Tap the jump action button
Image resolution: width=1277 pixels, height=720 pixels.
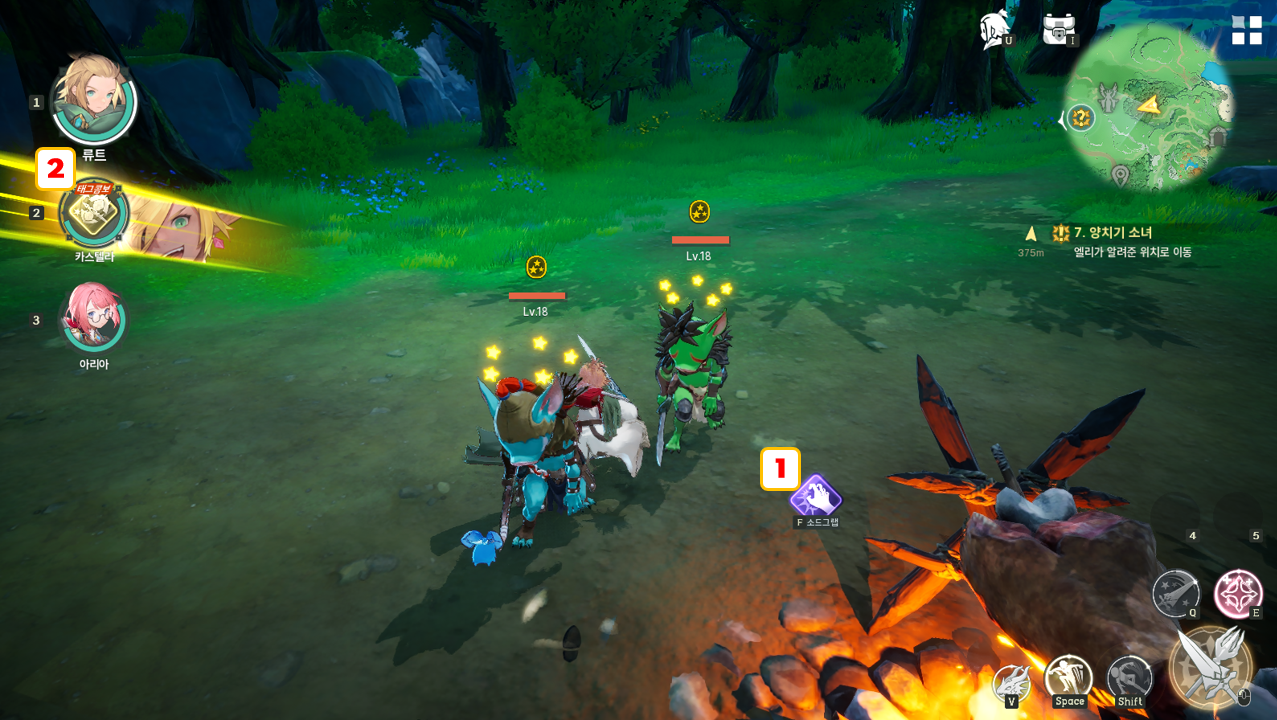1069,679
